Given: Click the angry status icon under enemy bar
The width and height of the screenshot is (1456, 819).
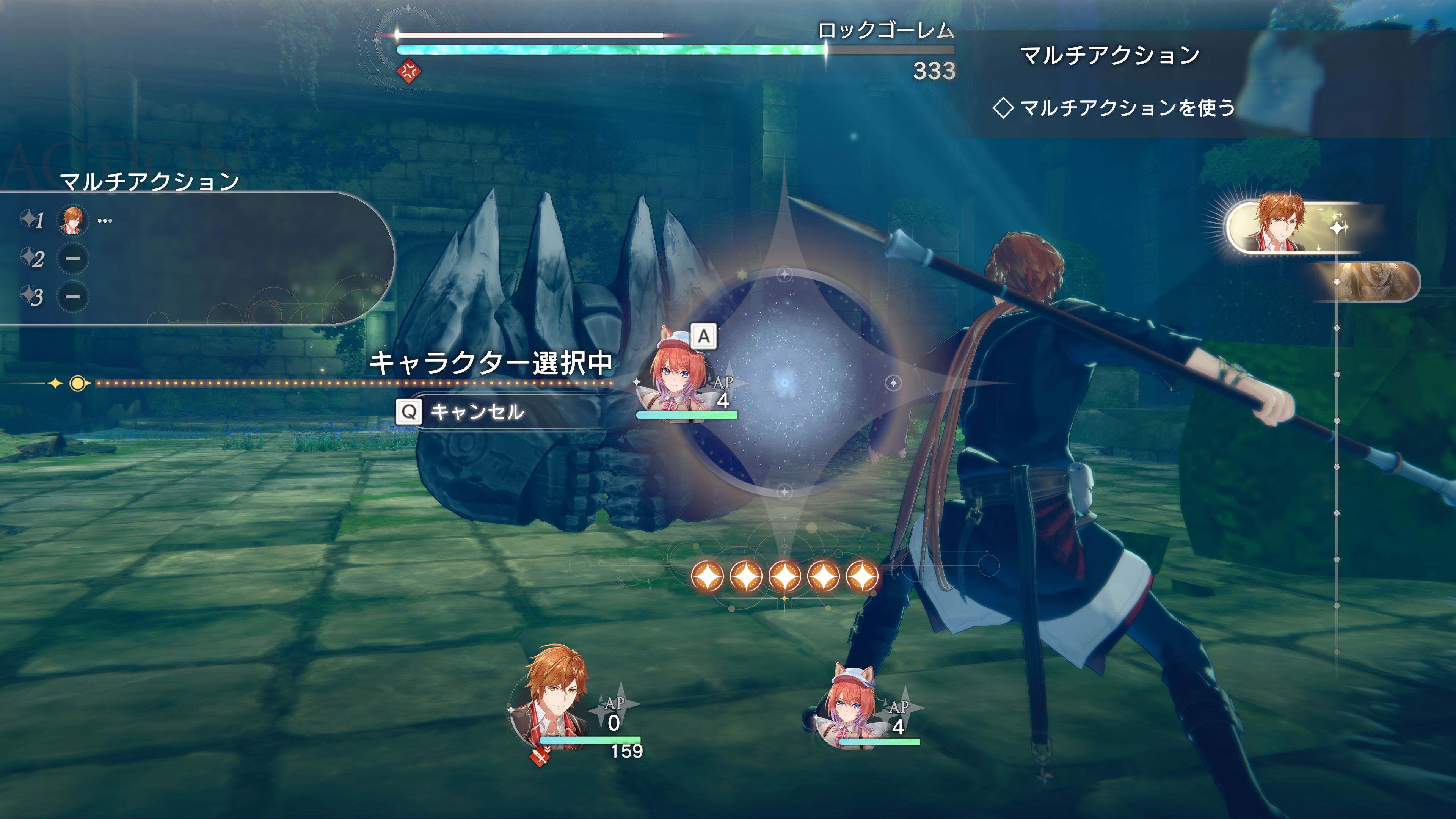Looking at the screenshot, I should click(x=409, y=72).
